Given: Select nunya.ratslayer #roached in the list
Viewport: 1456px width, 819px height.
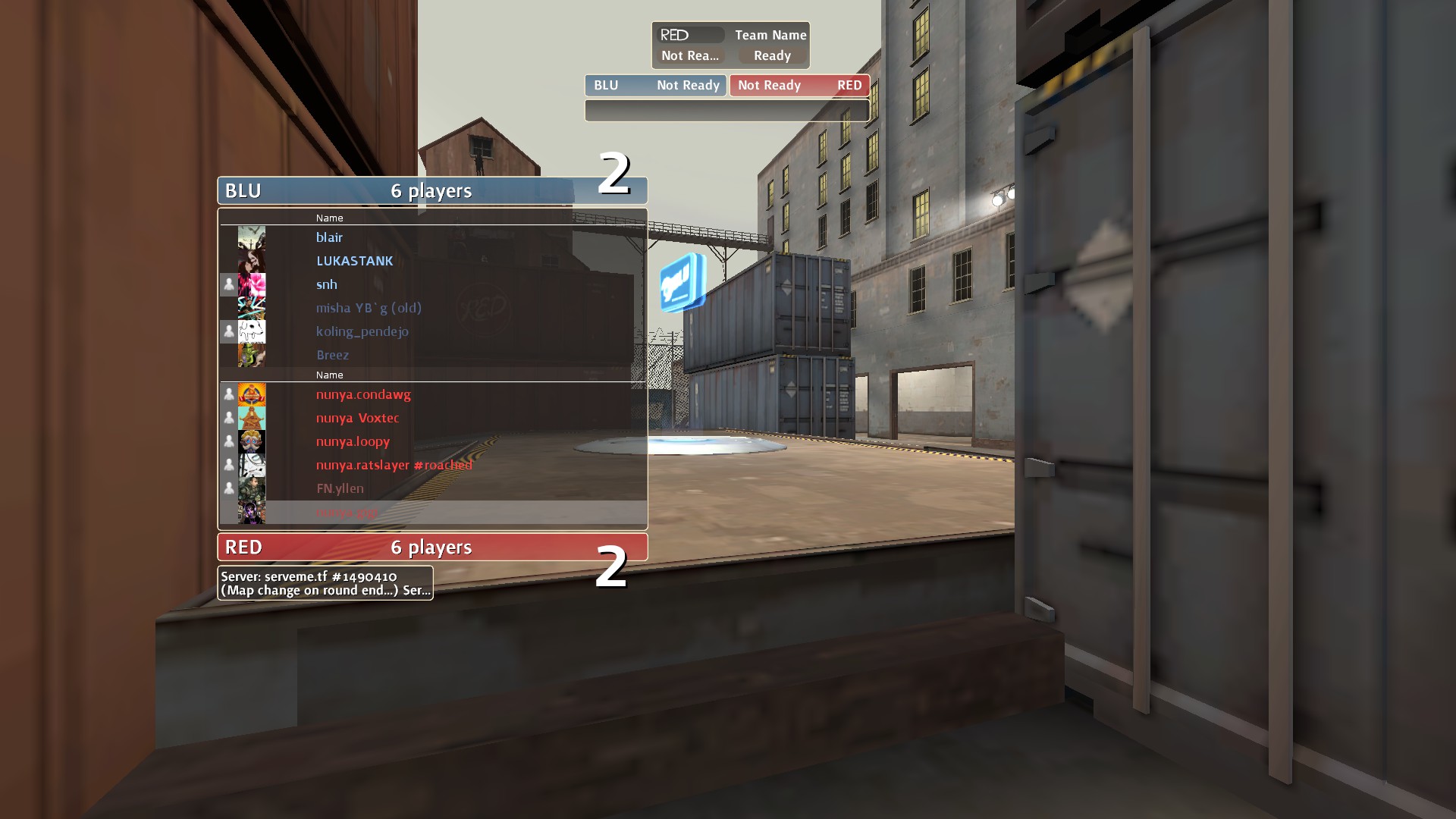Looking at the screenshot, I should (394, 465).
